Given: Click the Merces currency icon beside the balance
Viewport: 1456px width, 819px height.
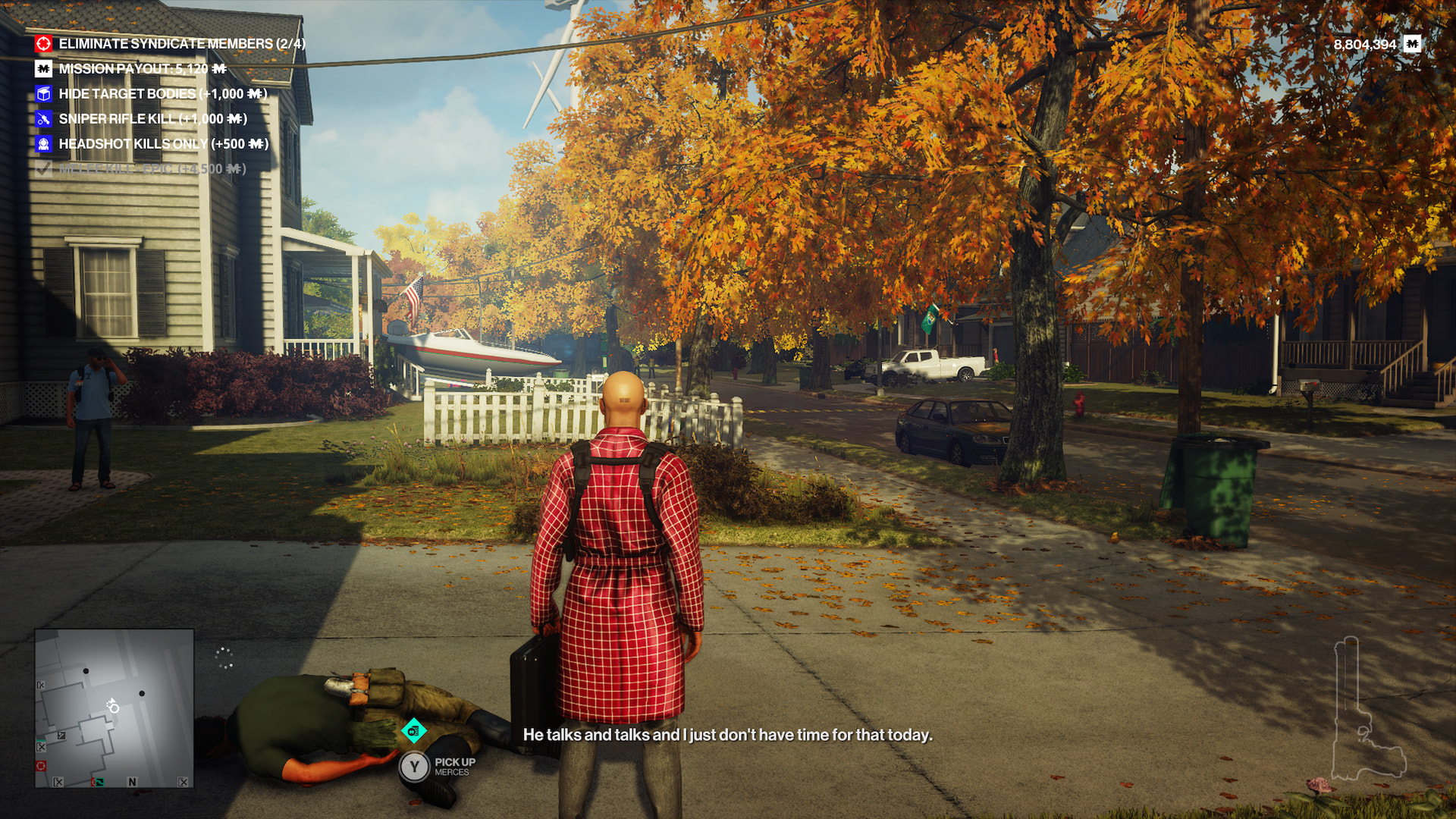Looking at the screenshot, I should (1411, 44).
